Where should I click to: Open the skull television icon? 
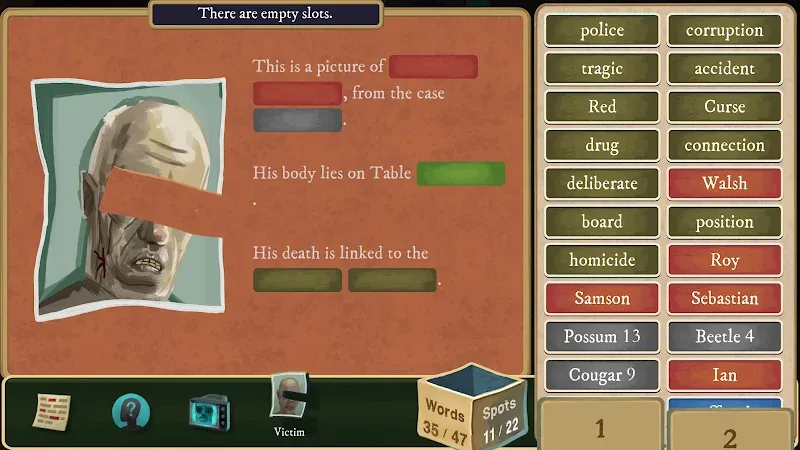pos(210,411)
